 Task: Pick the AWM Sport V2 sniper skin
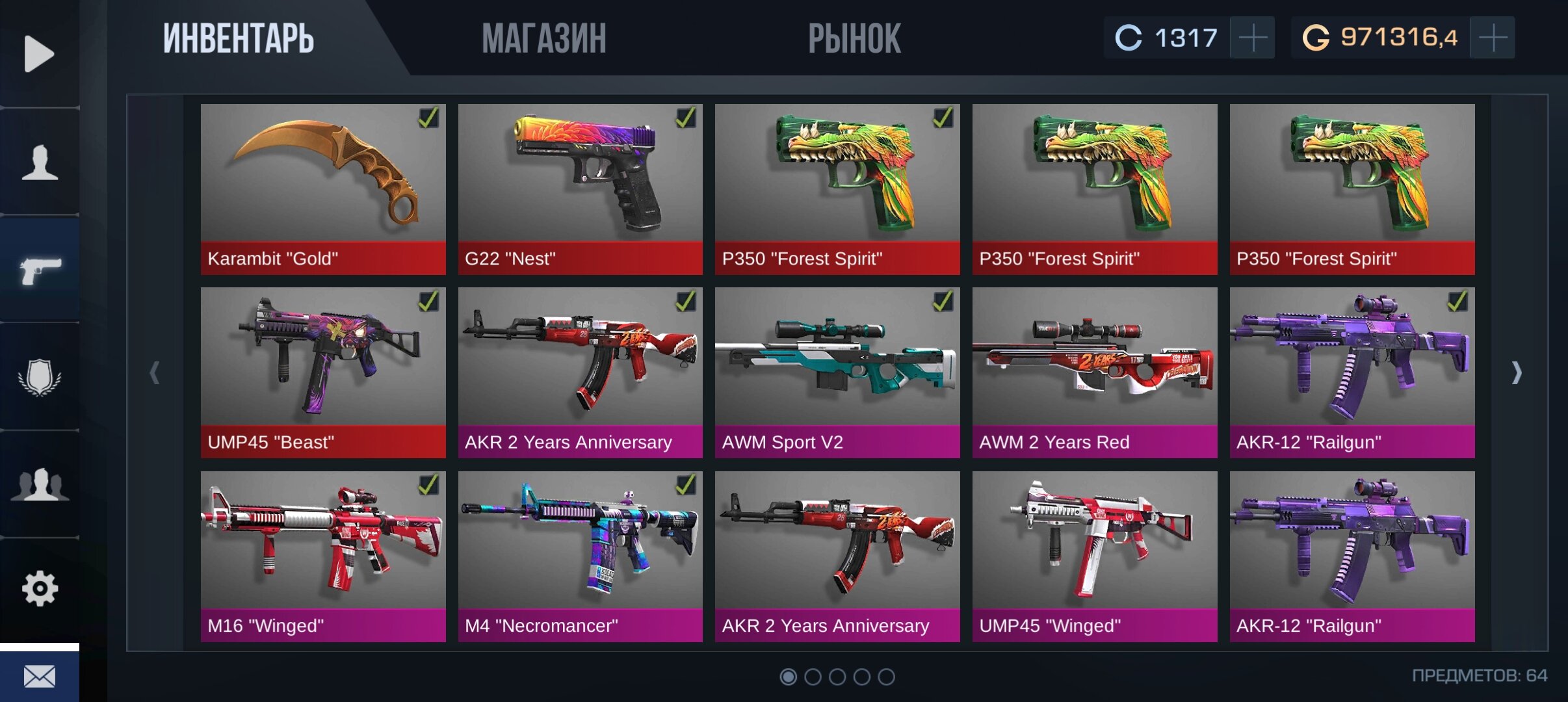click(837, 372)
